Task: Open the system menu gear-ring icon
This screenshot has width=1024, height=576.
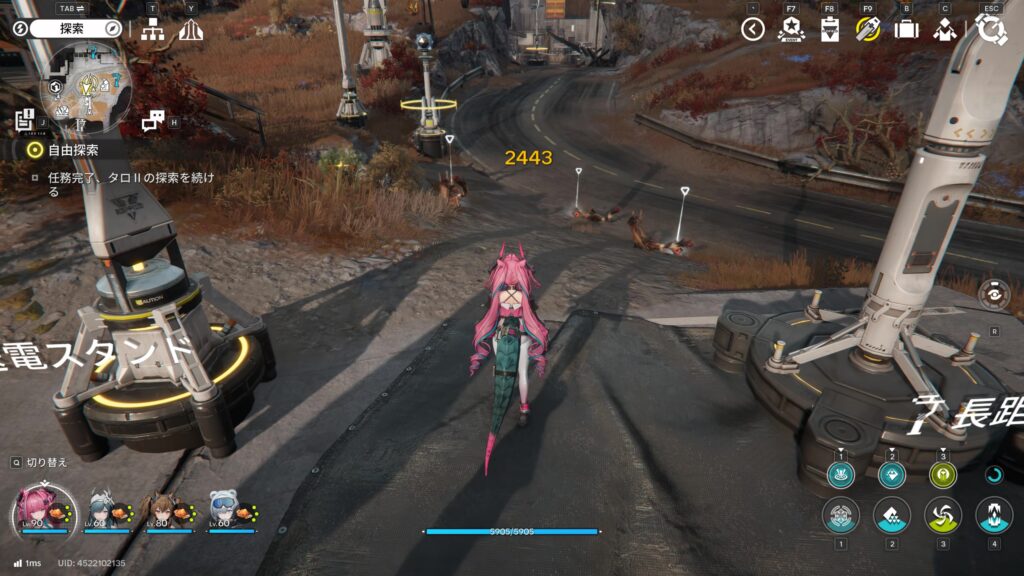Action: pyautogui.click(x=991, y=29)
